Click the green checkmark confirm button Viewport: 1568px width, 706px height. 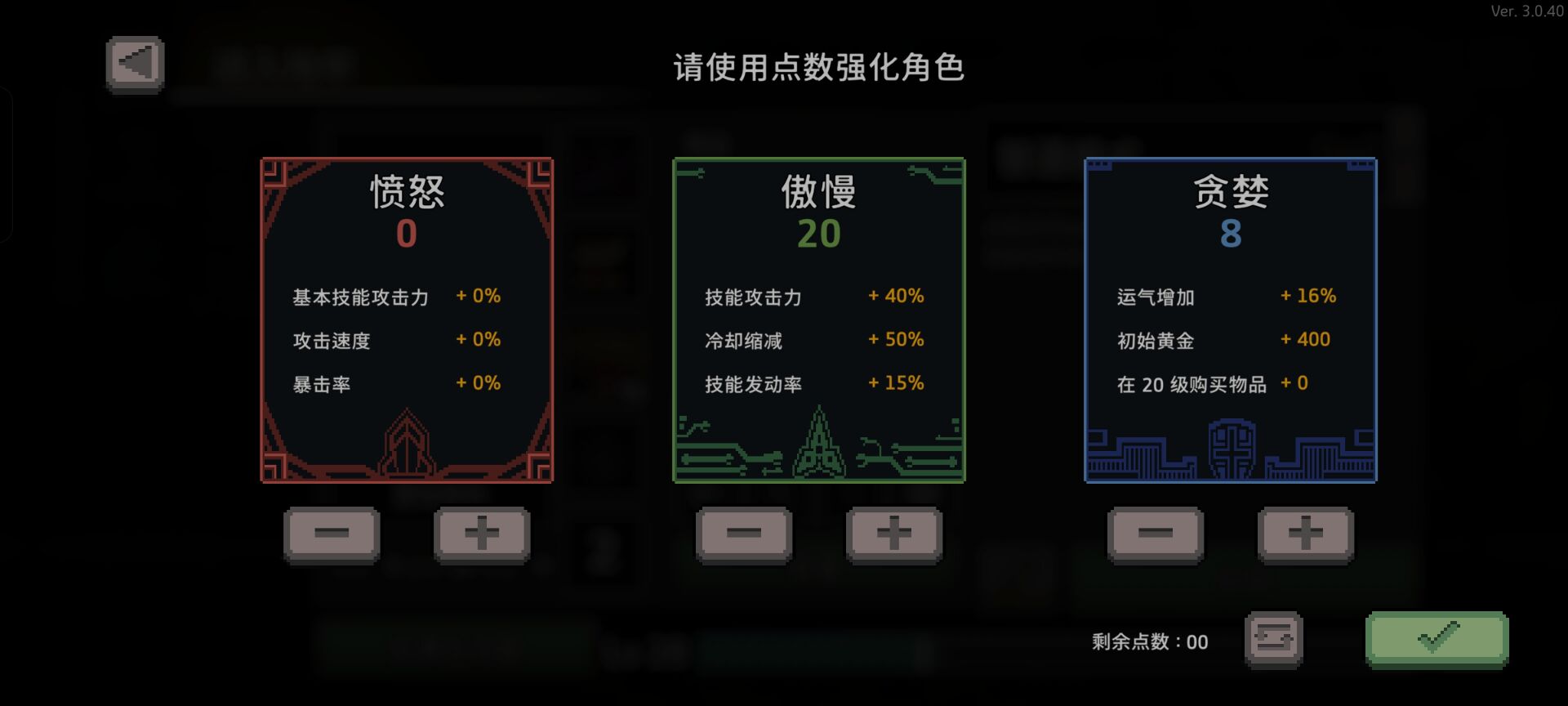[x=1437, y=641]
